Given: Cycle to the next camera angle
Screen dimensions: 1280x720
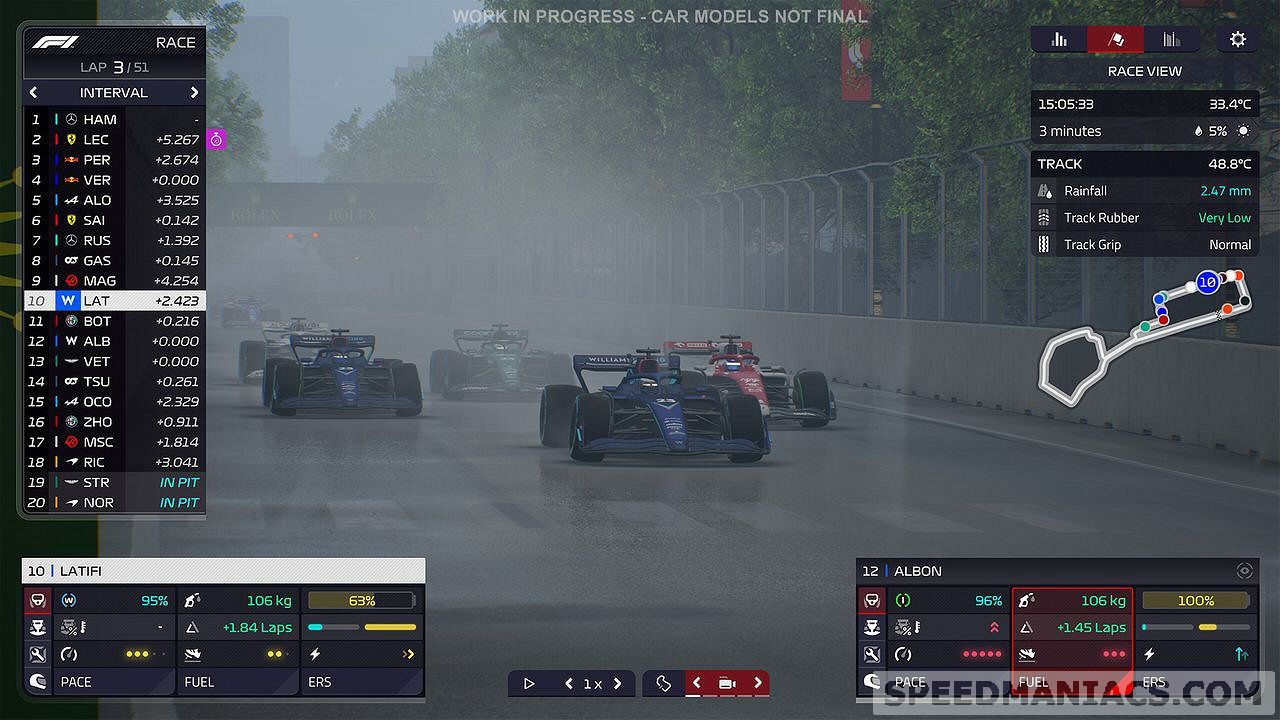Looking at the screenshot, I should [x=758, y=684].
